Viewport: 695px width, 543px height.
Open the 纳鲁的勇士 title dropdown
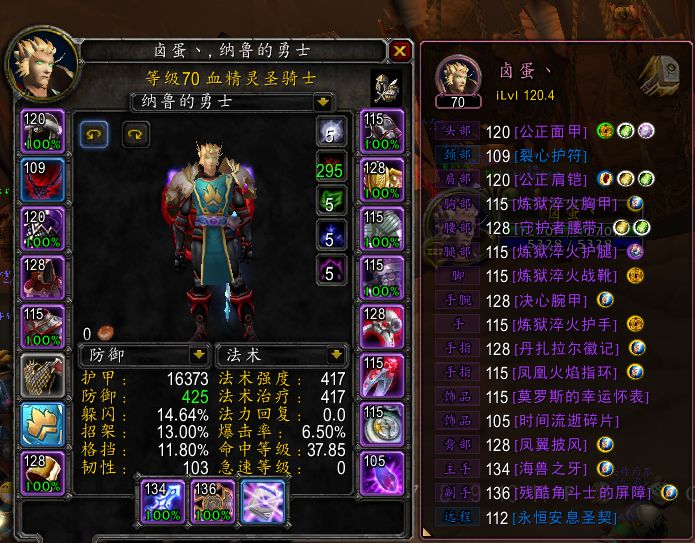pyautogui.click(x=322, y=101)
